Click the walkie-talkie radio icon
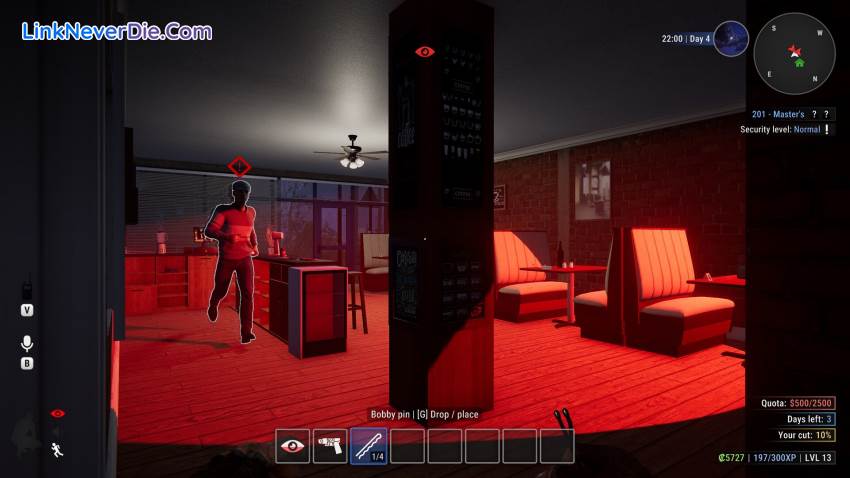 pos(27,287)
